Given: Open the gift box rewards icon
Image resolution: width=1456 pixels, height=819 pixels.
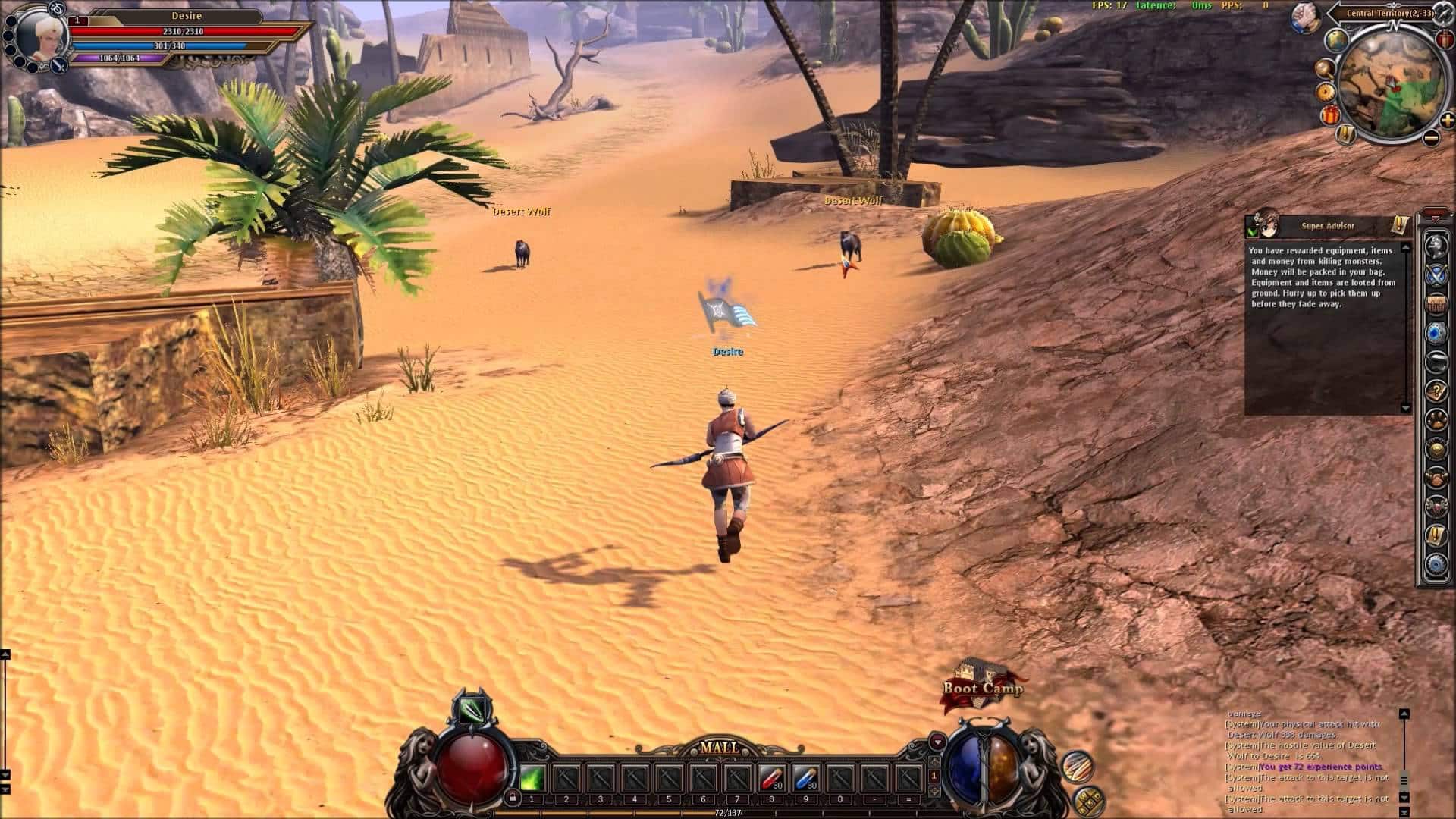Looking at the screenshot, I should [x=1331, y=115].
